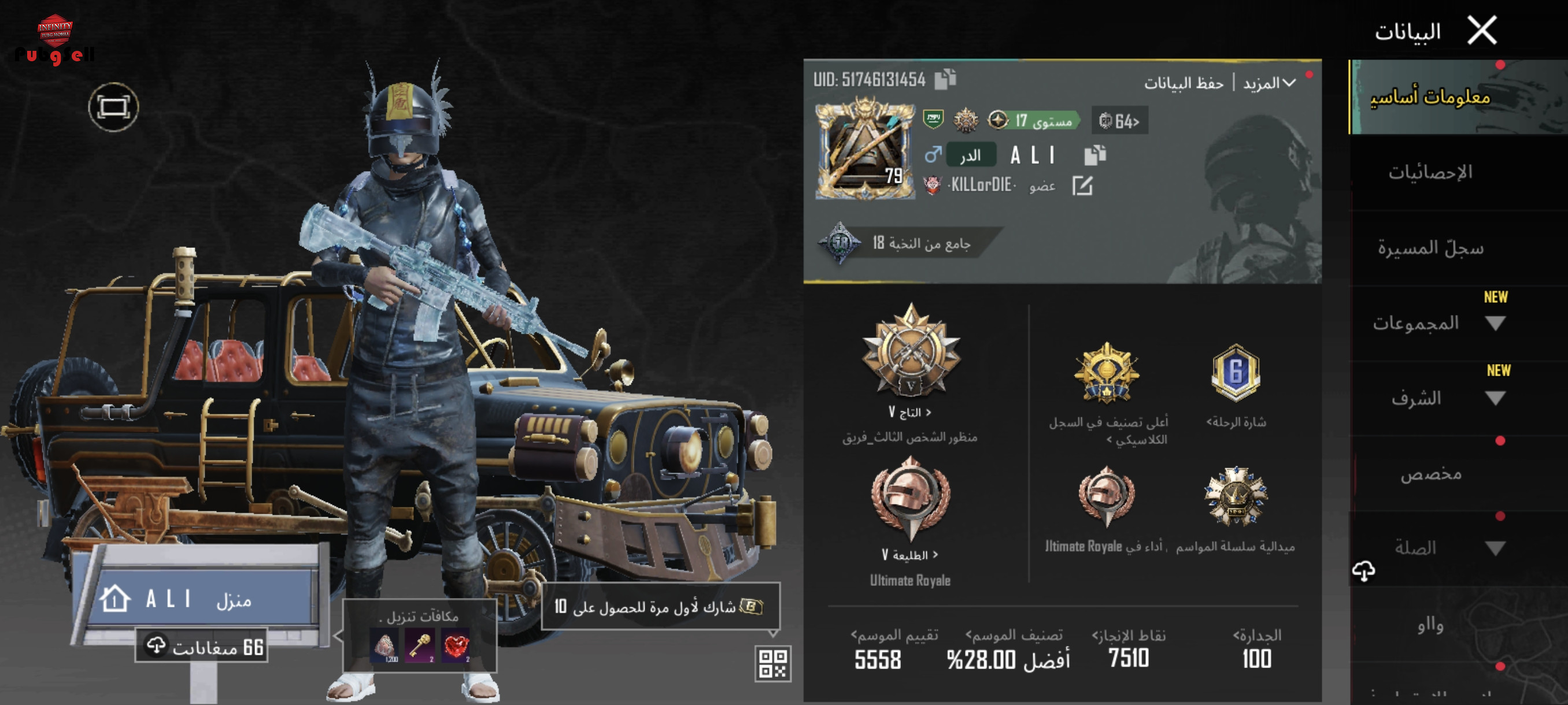Toggle the fullscreen character view

pos(113,107)
